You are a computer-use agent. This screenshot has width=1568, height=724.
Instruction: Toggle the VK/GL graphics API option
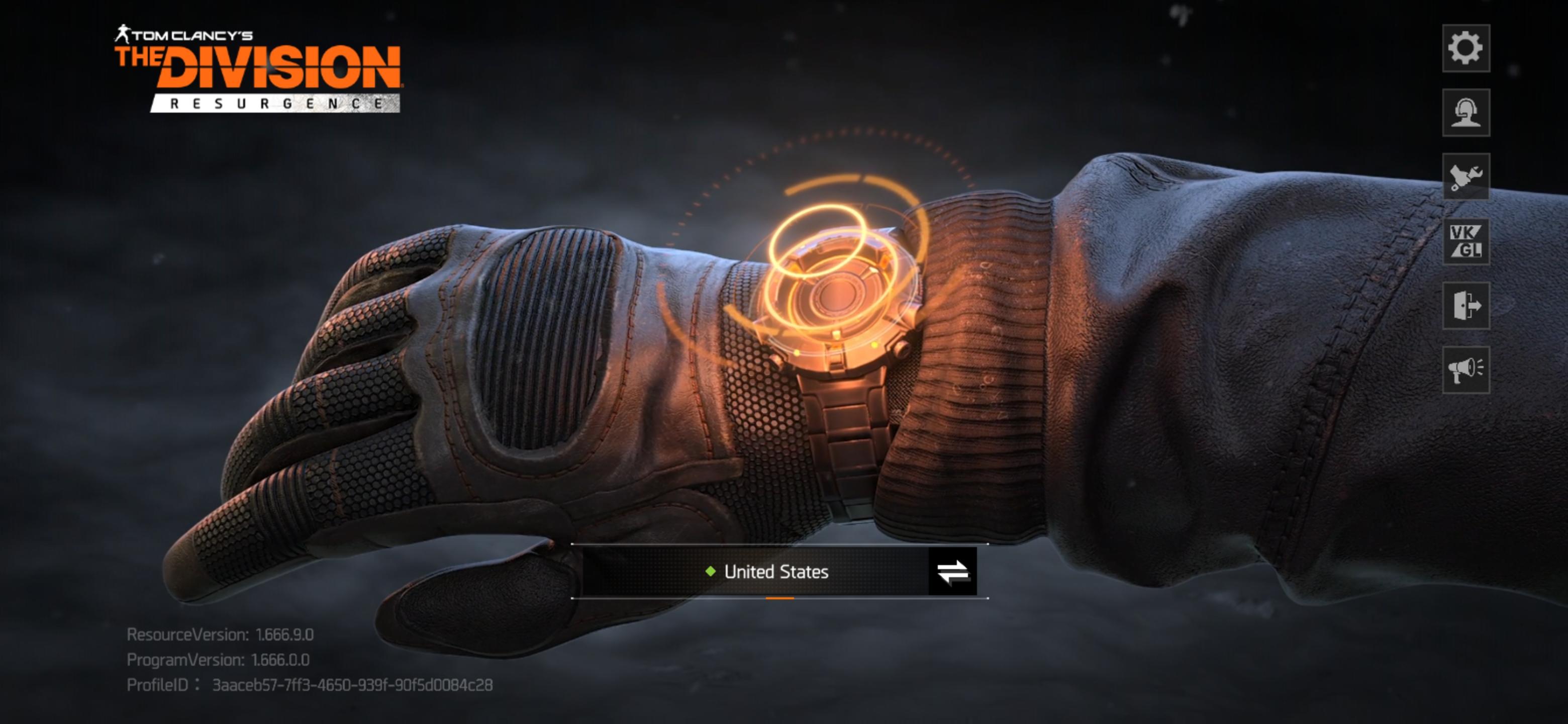1465,241
